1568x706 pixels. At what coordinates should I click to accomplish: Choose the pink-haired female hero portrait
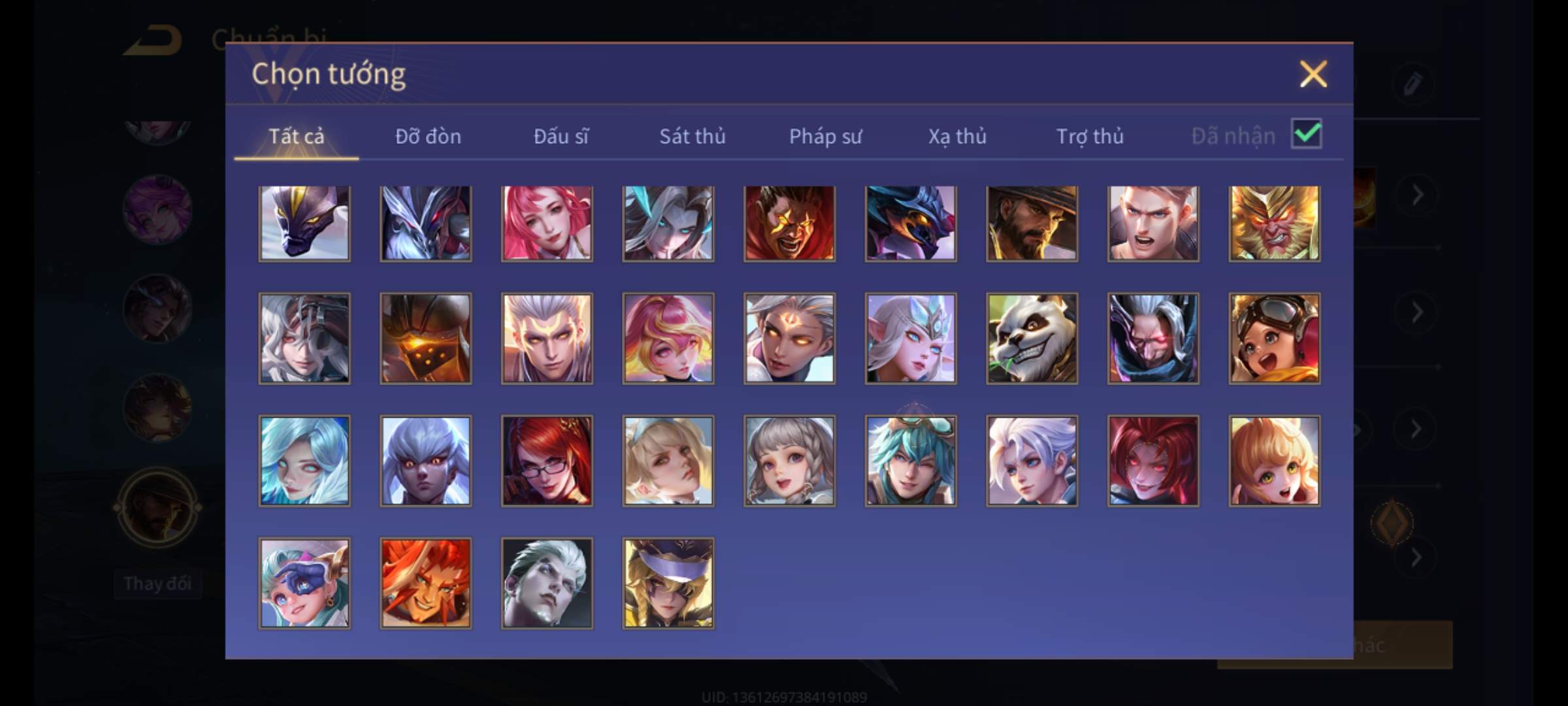547,223
